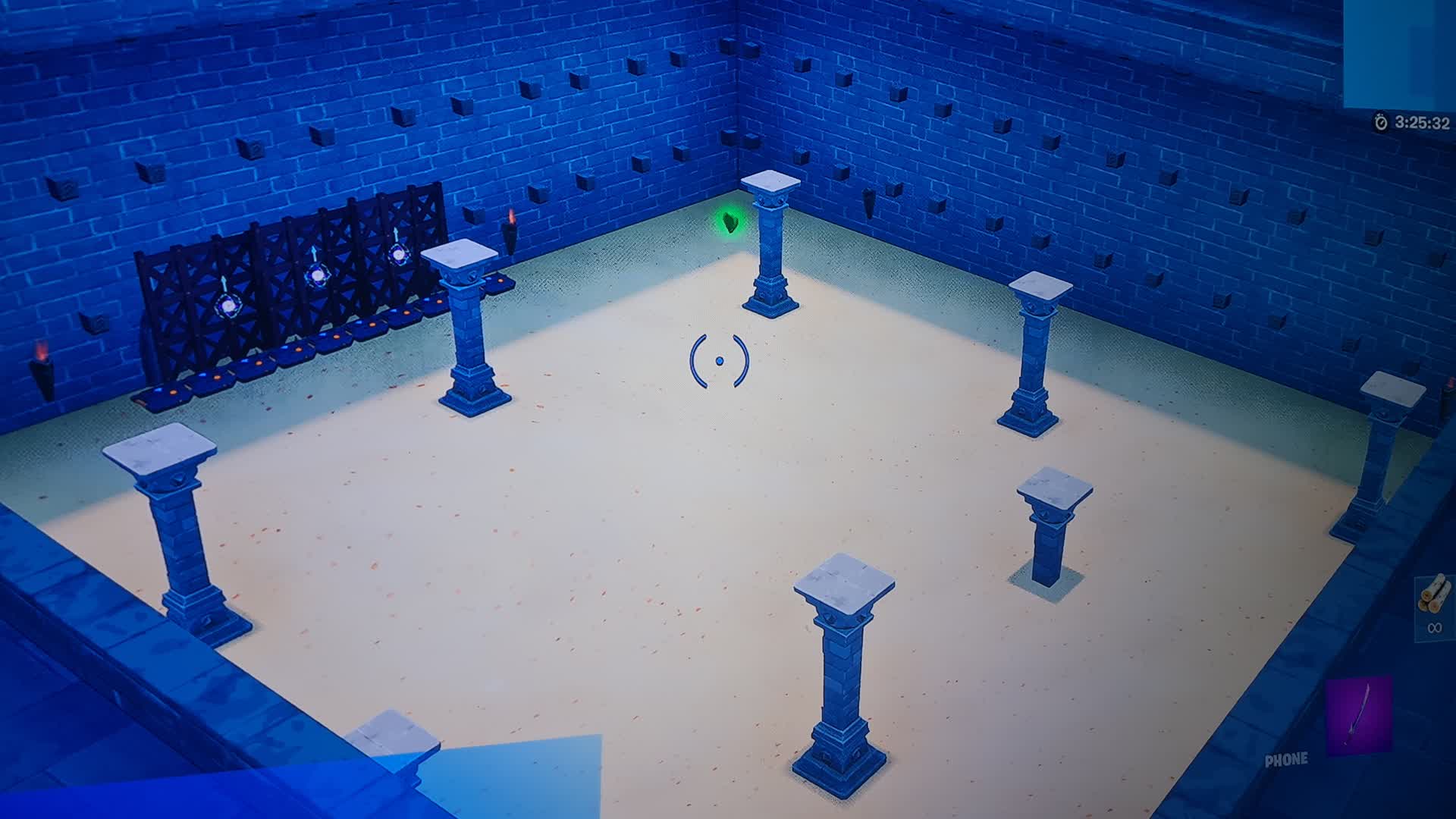This screenshot has width=1456, height=819.
Task: Click the torch near the back corner
Action: [x=513, y=222]
